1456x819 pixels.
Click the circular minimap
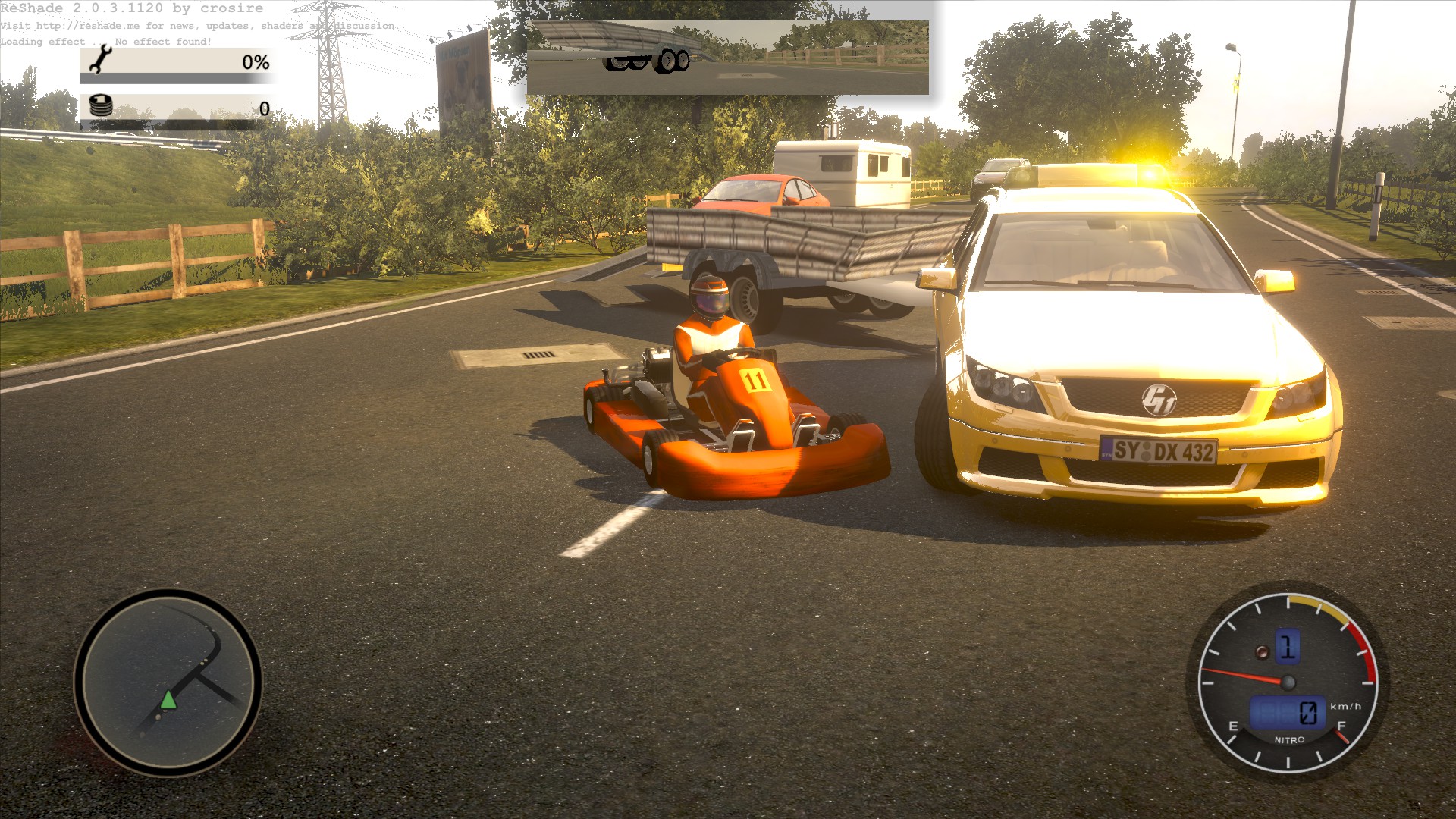point(168,682)
